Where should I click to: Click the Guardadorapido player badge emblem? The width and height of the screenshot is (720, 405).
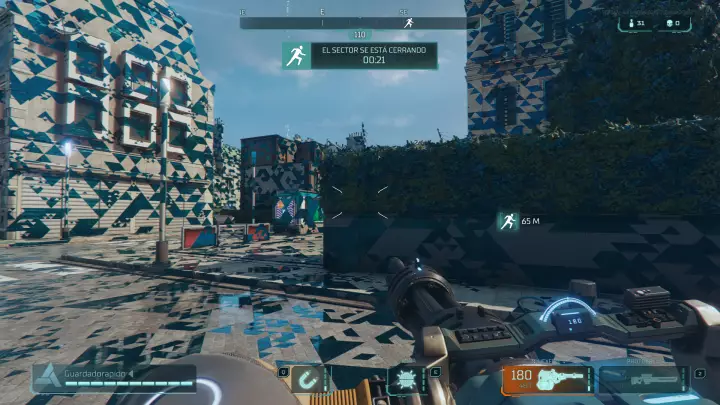[x=47, y=377]
